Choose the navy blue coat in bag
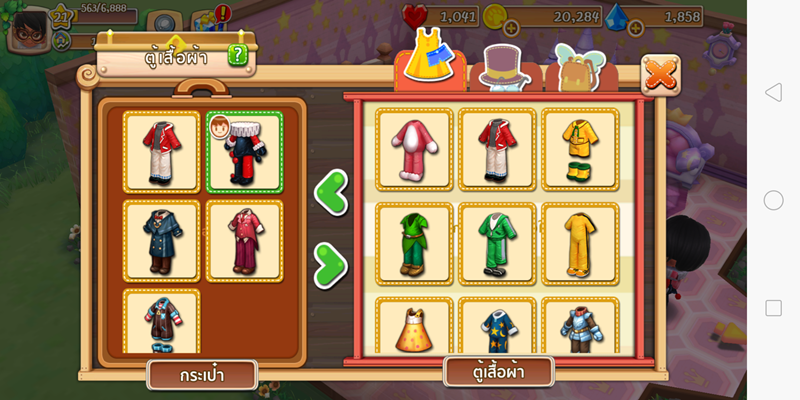 pos(161,241)
